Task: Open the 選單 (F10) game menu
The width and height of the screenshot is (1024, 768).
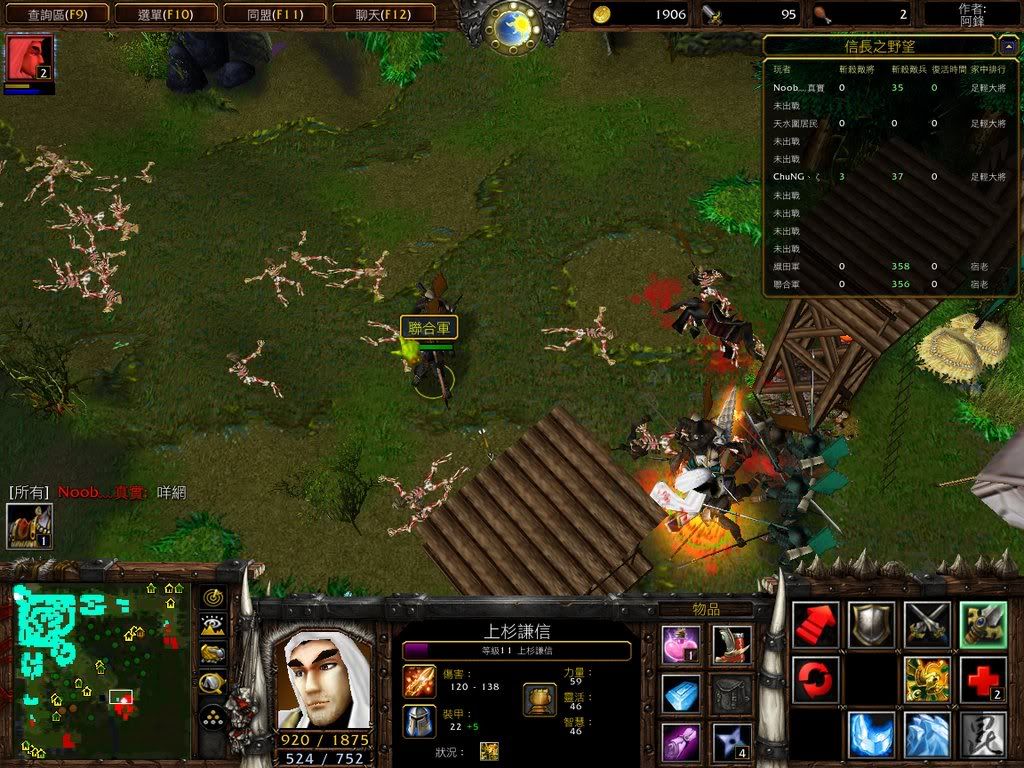Action: coord(163,14)
